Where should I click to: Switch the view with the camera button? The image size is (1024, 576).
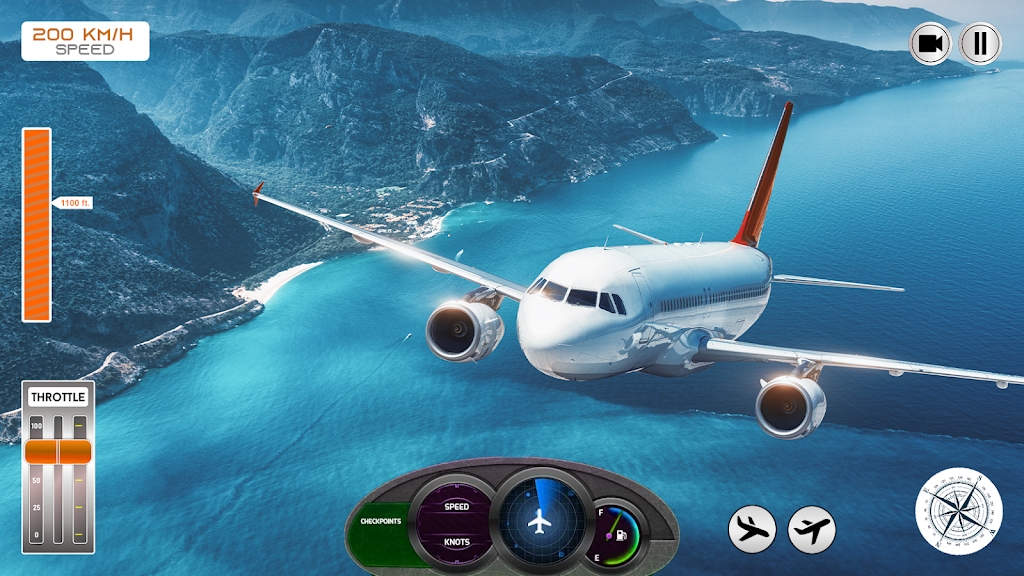point(931,44)
